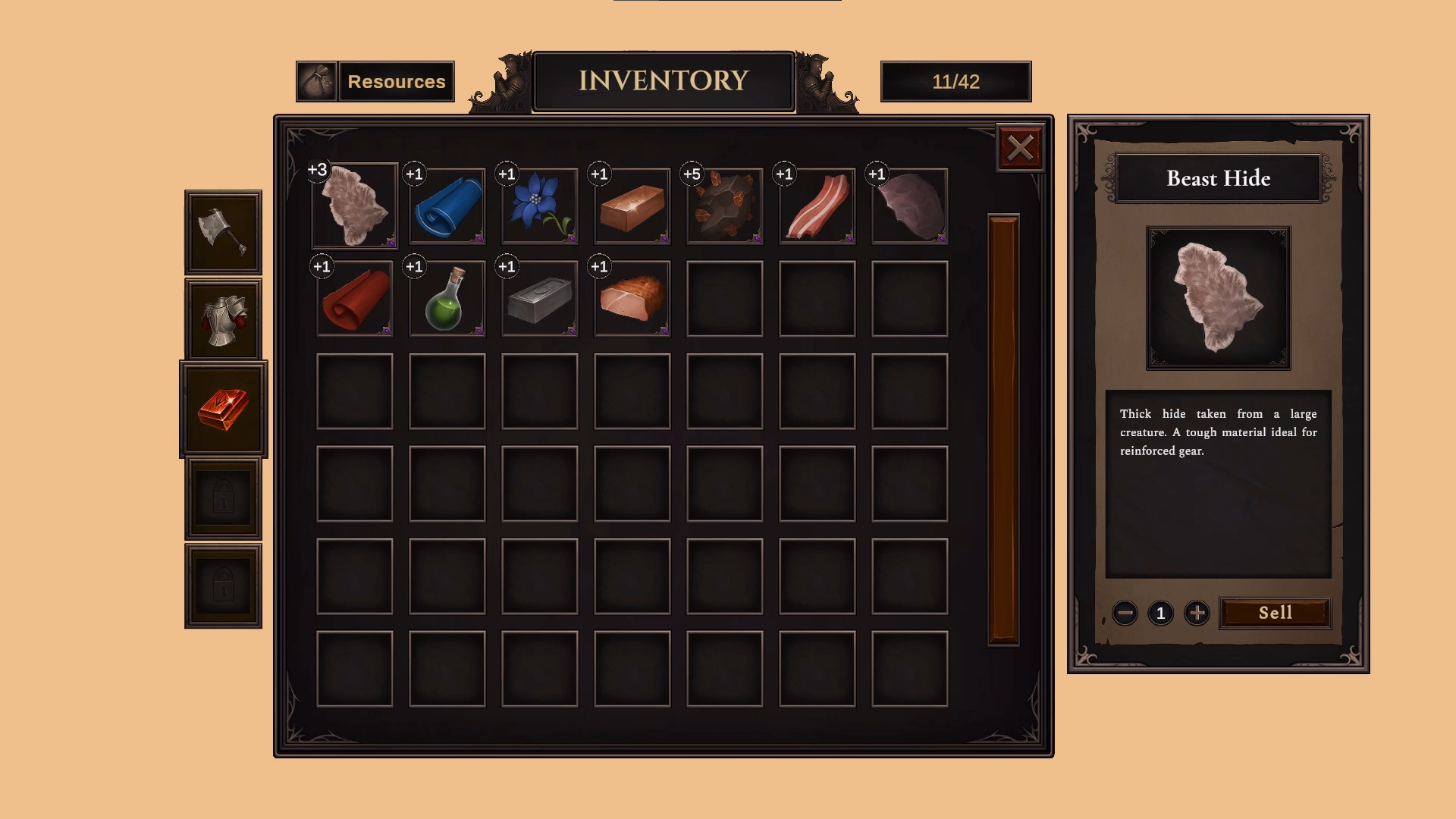Select the ore chunk stack of five
Viewport: 1456px width, 819px height.
(723, 205)
